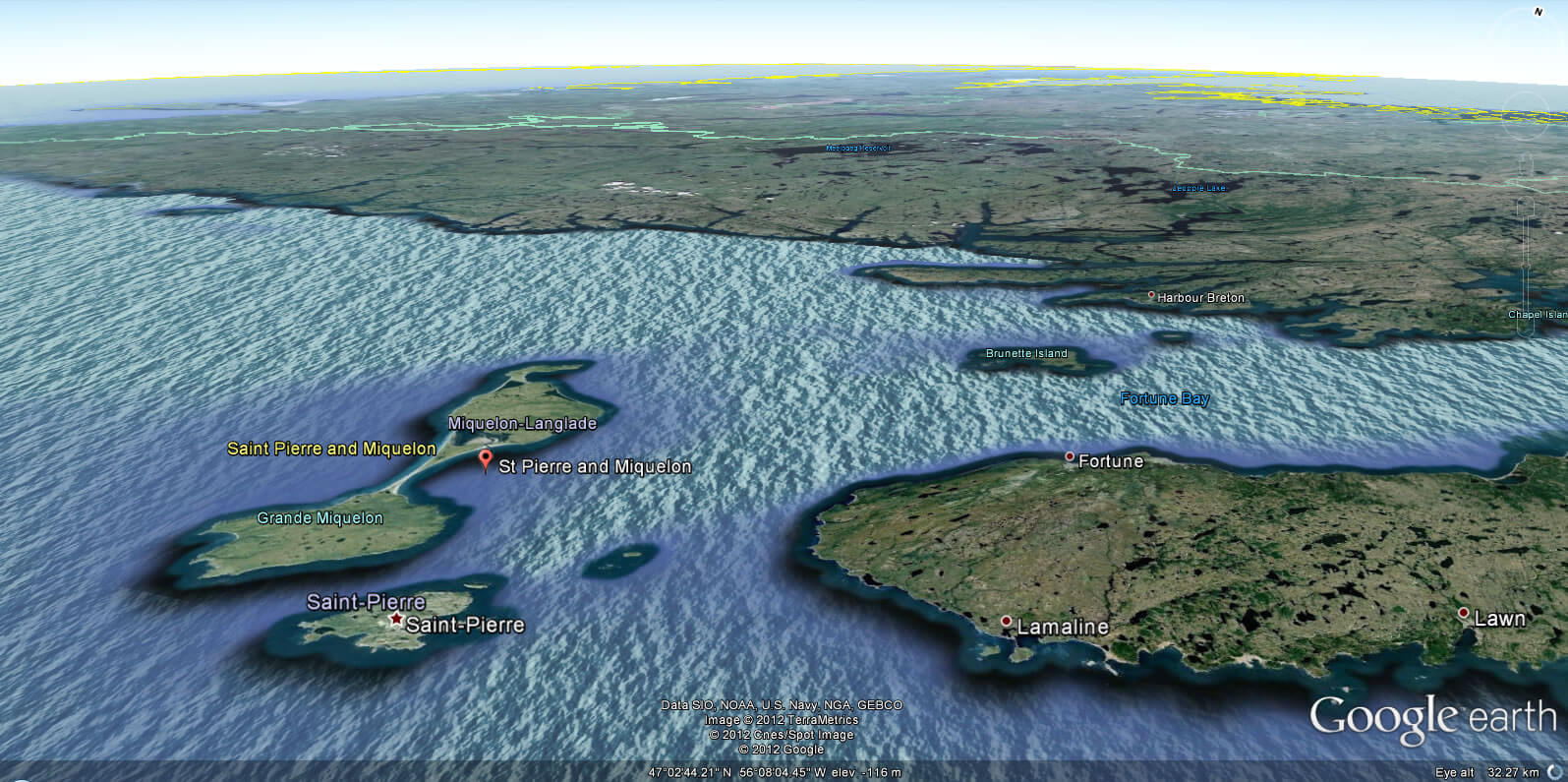Select the Fortune placemark dot

pos(1071,456)
